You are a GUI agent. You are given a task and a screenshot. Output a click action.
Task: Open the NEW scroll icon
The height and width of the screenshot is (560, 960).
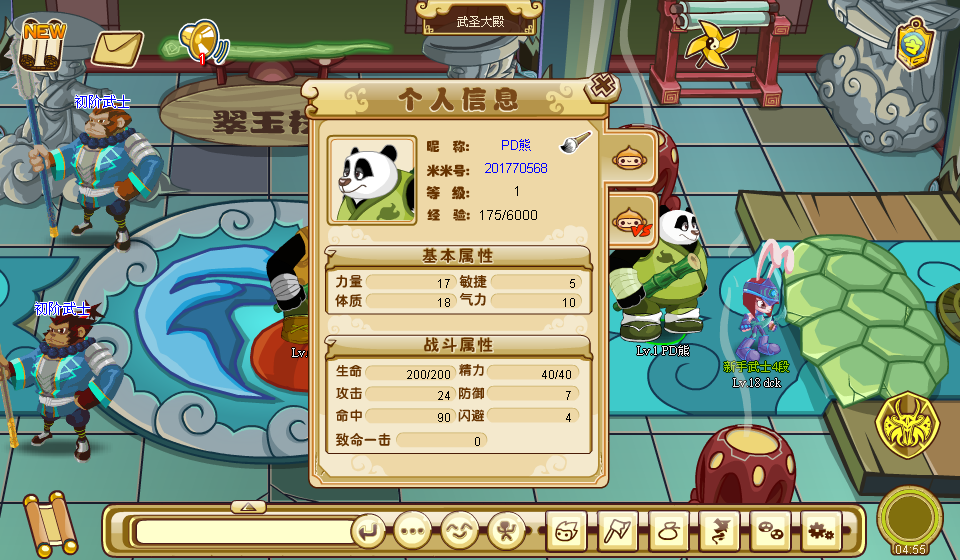[x=43, y=44]
